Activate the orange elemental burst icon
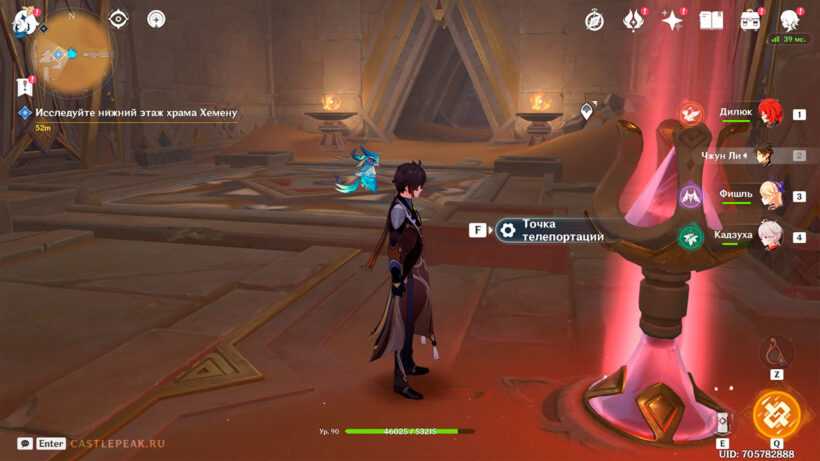This screenshot has width=820, height=461. pos(776,414)
